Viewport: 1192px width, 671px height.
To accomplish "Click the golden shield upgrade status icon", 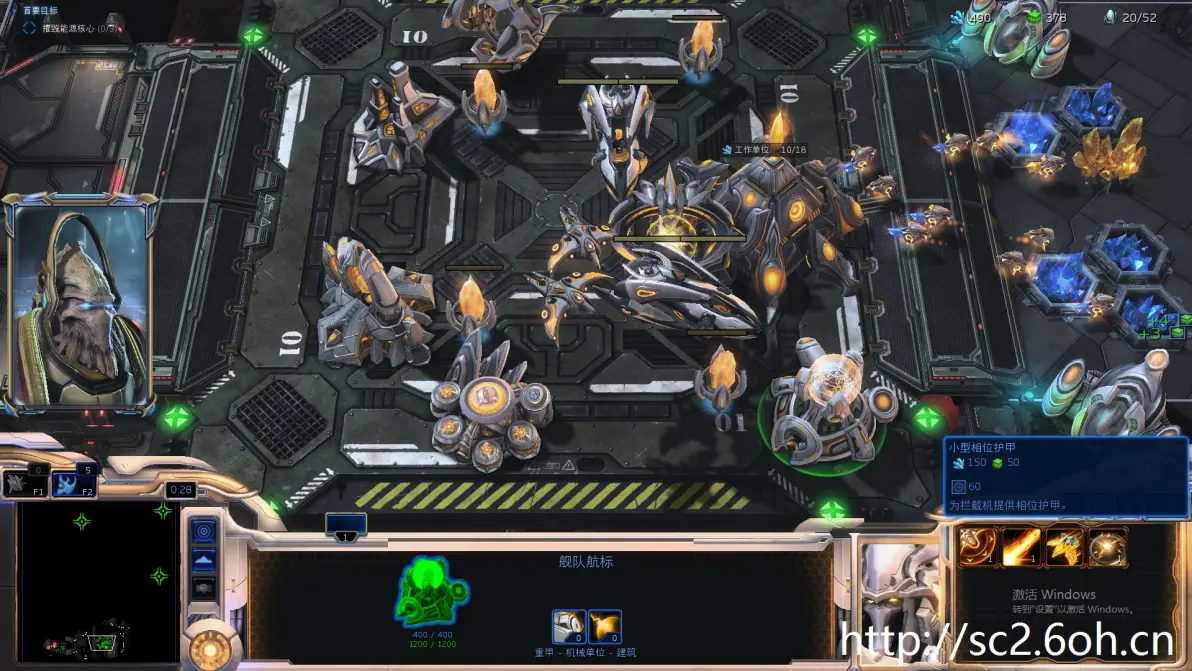I will click(x=605, y=627).
